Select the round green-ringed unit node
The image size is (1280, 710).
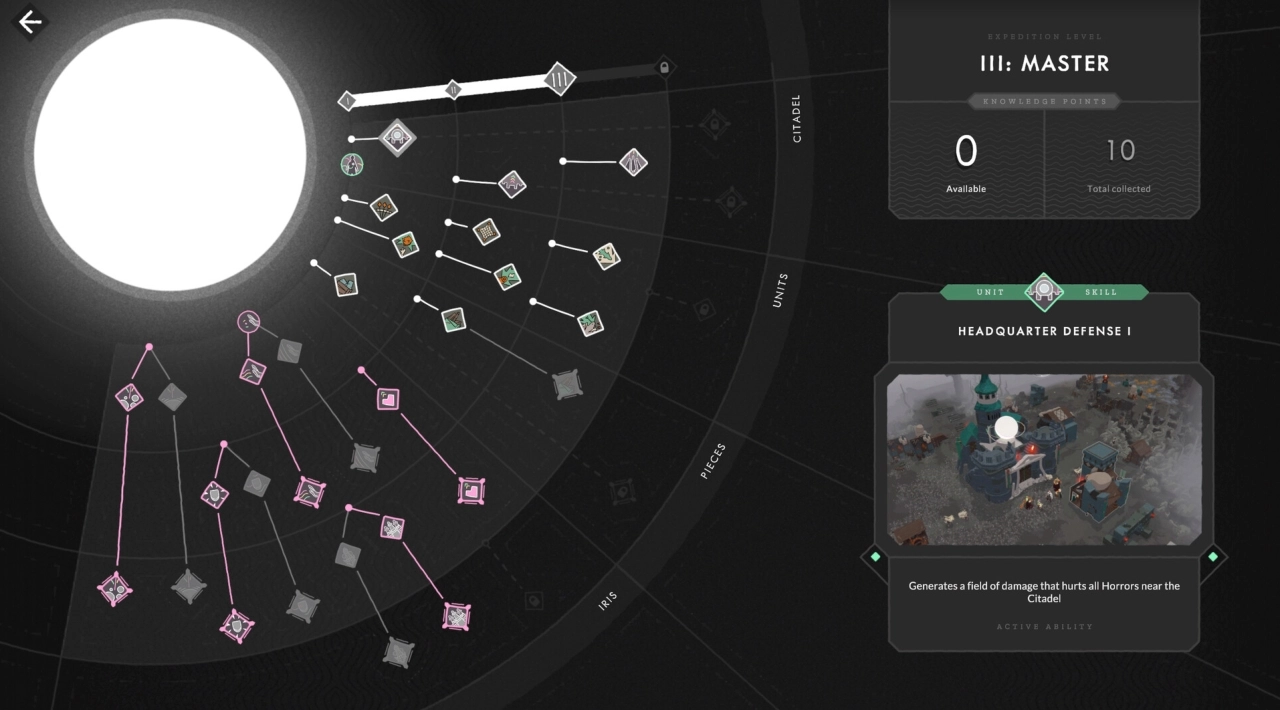[352, 164]
